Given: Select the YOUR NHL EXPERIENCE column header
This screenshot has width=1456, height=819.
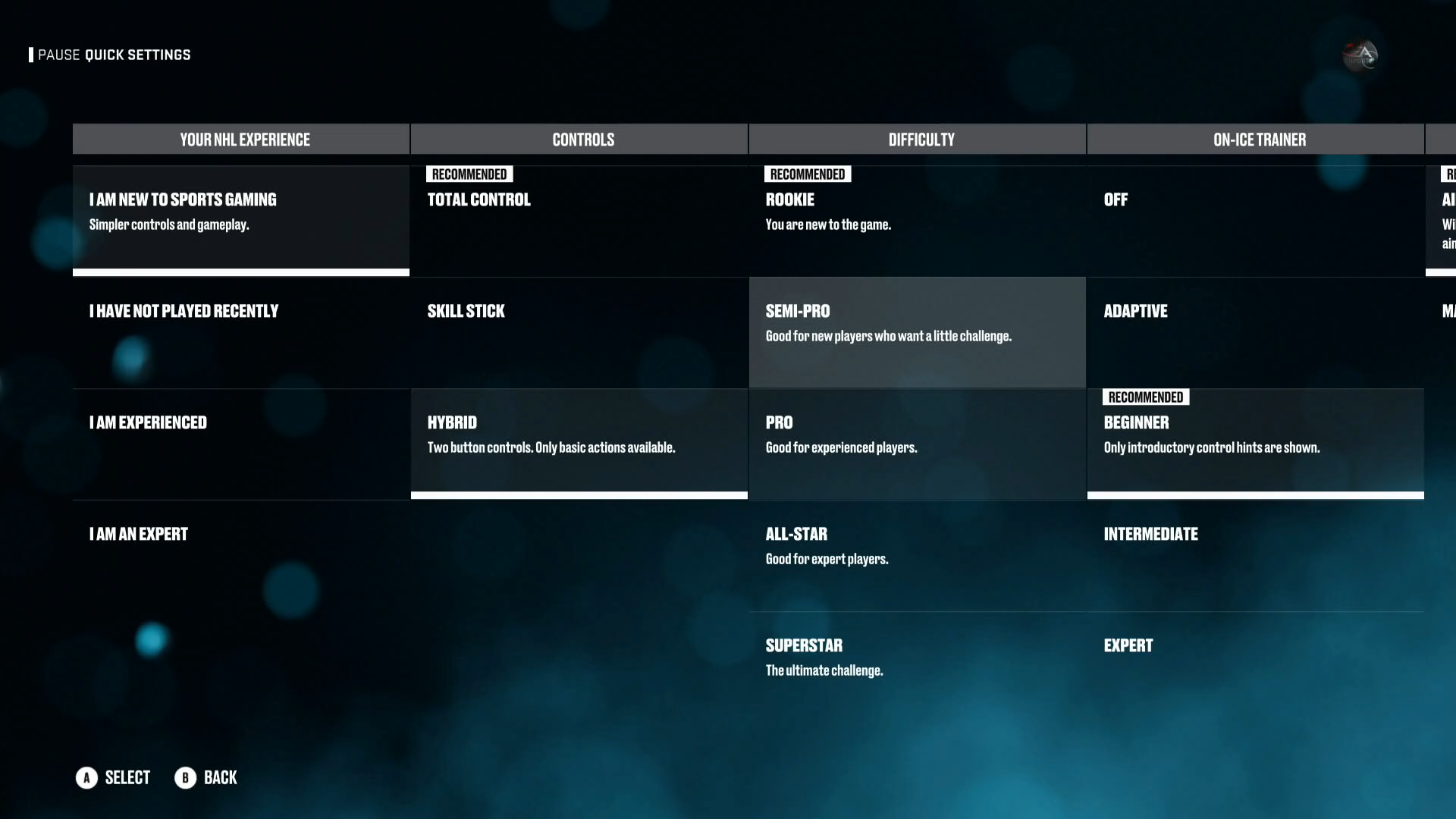Looking at the screenshot, I should coord(240,140).
